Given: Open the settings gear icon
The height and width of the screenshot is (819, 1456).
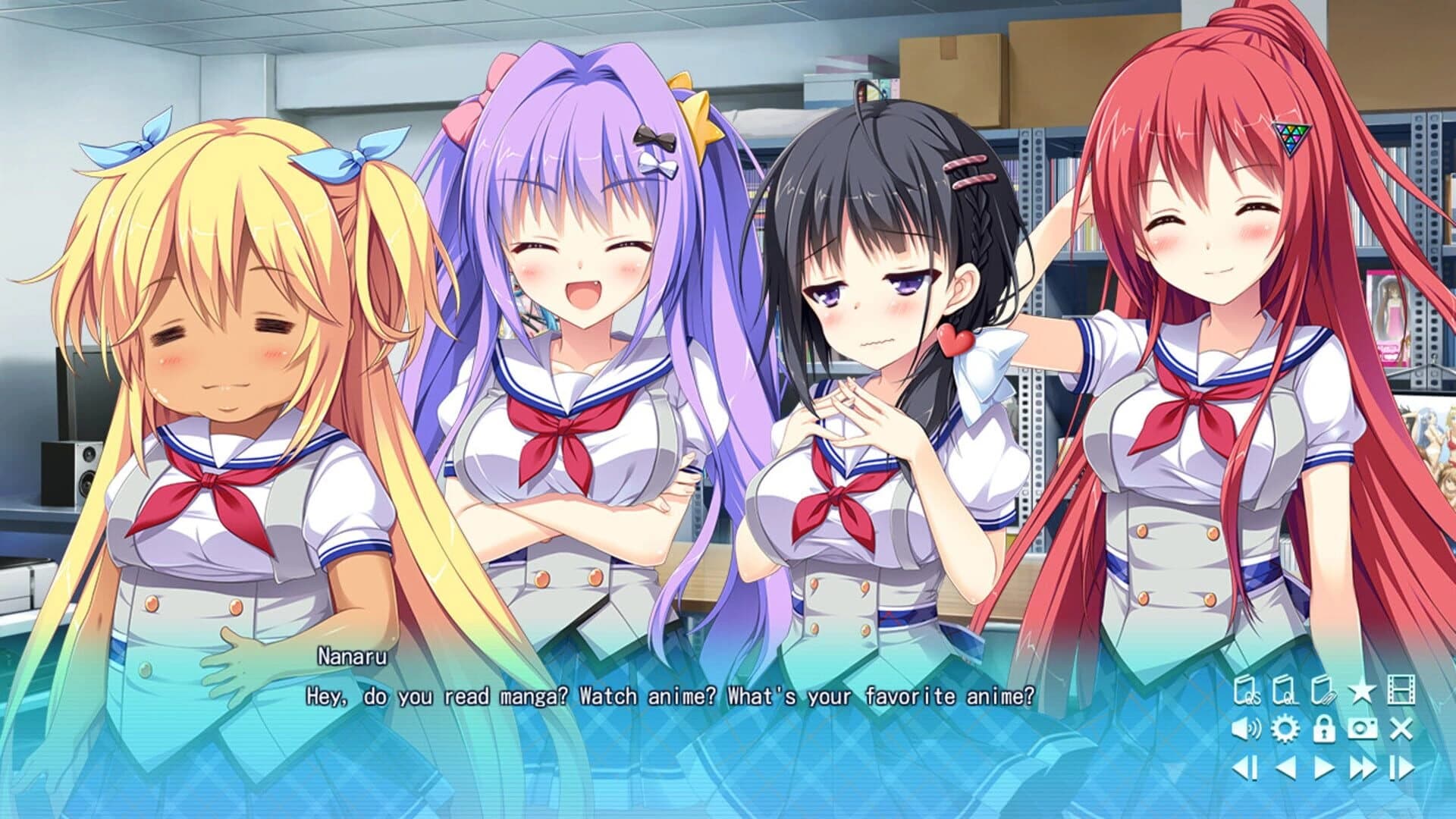Looking at the screenshot, I should [x=1285, y=729].
